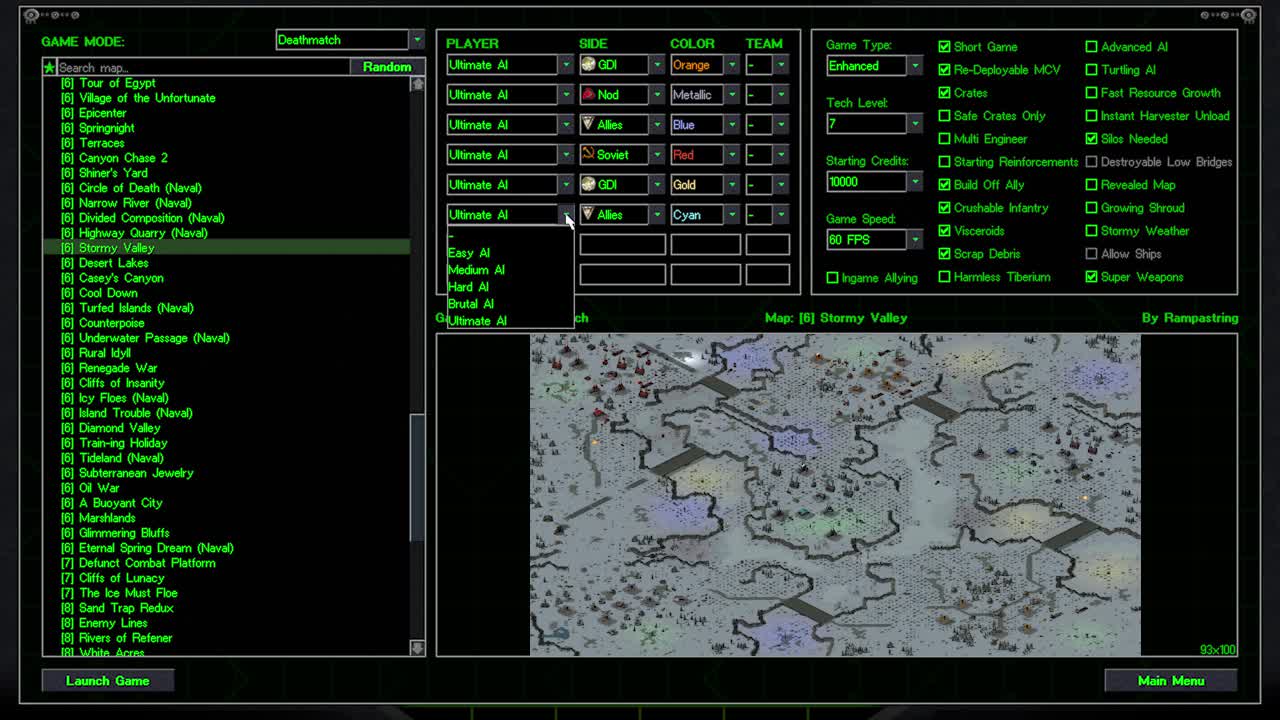Click the scrollbar up arrow on the map list
Screen dimensions: 1280x720
click(417, 83)
